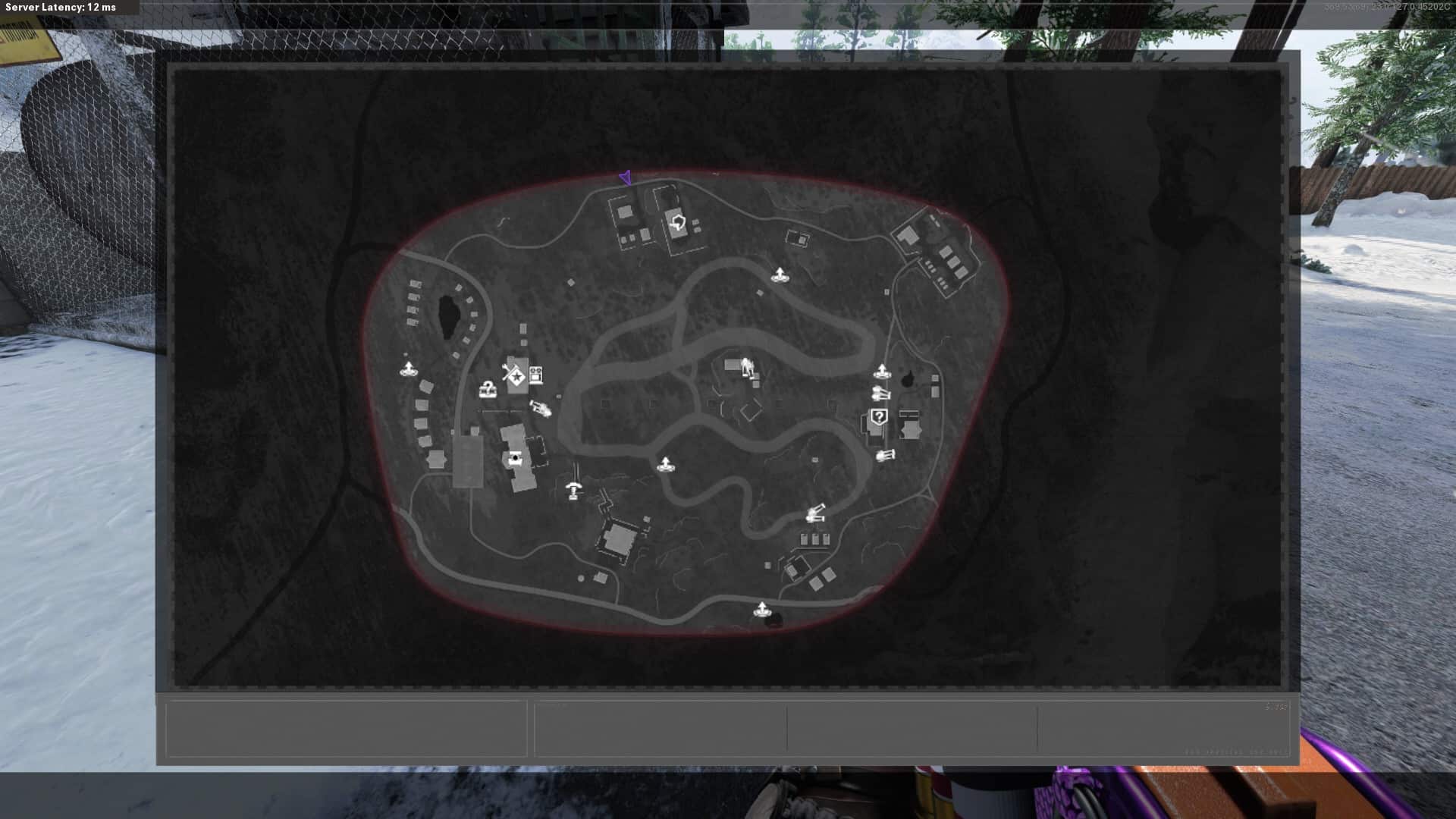
Task: Click the shield marker without question mark
Action: [x=677, y=223]
